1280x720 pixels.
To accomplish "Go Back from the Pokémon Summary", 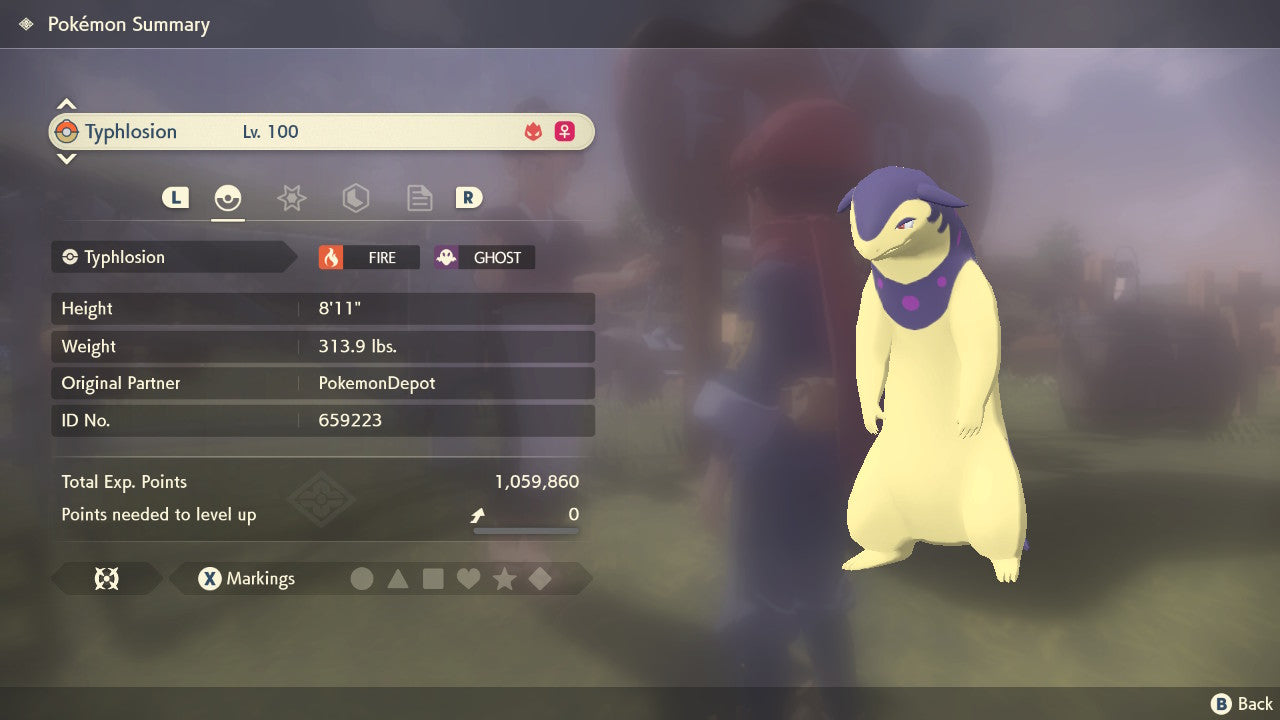I will pyautogui.click(x=1243, y=704).
